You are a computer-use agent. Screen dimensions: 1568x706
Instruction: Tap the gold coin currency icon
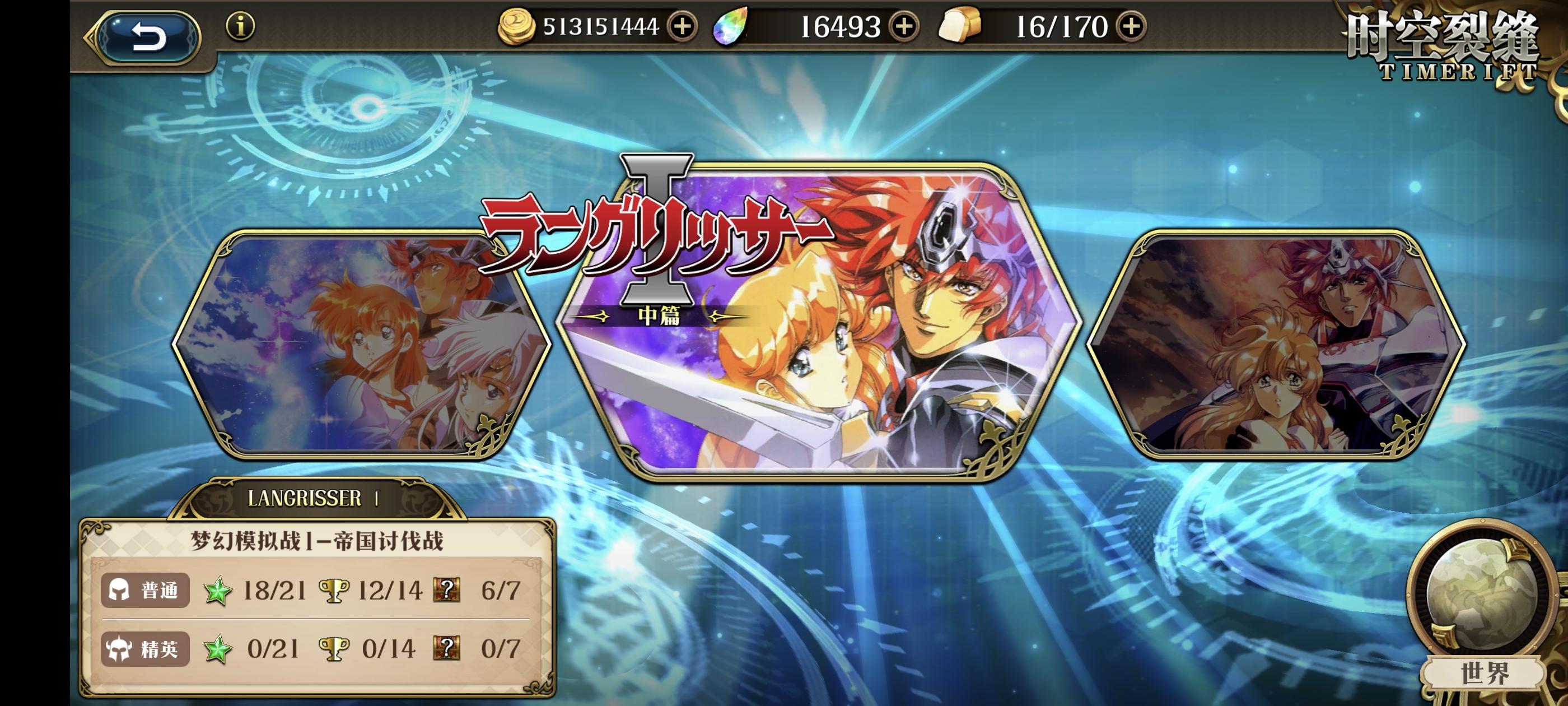pyautogui.click(x=518, y=26)
